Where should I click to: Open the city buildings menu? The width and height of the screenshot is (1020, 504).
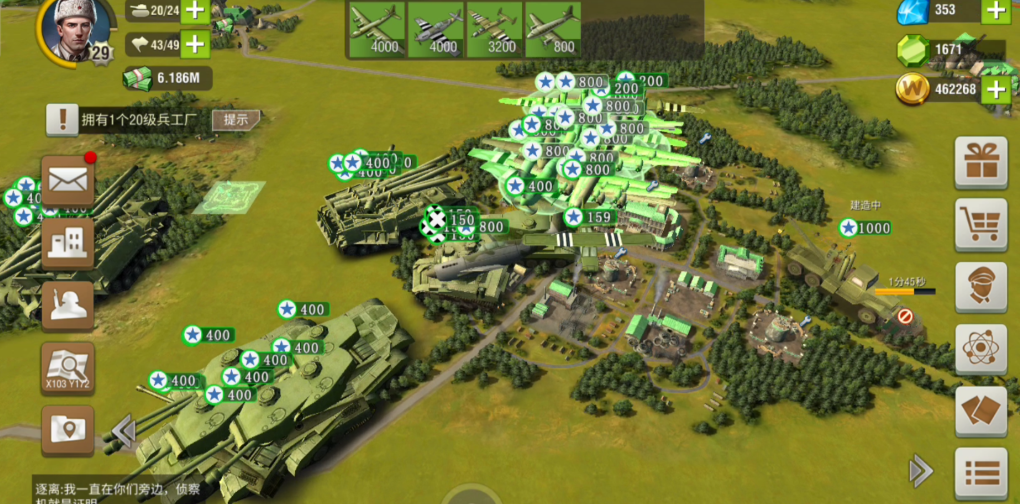(68, 243)
